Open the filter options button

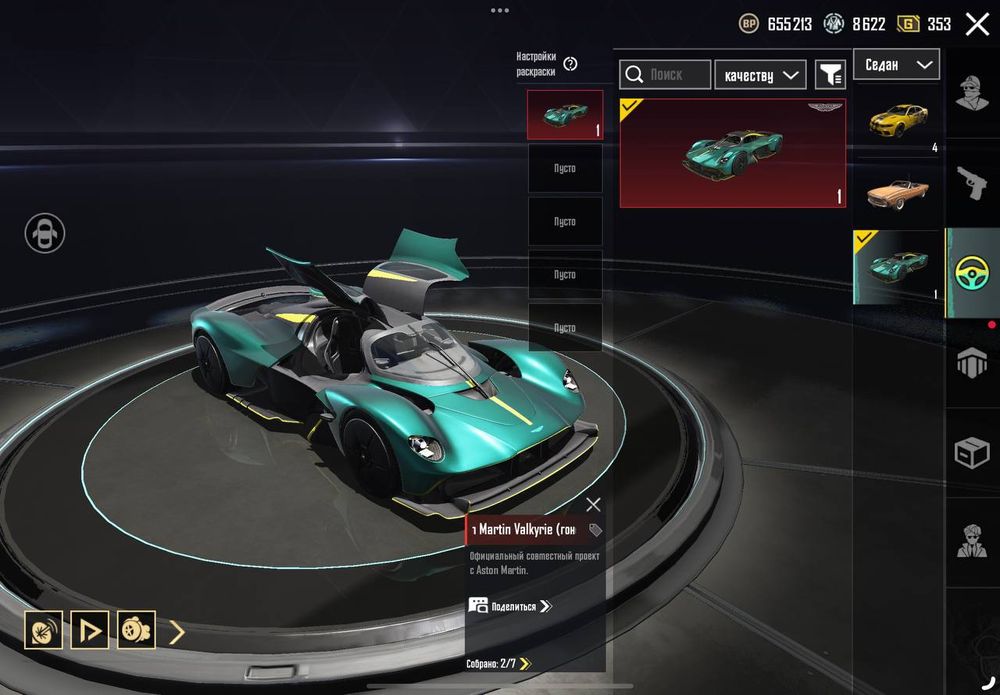coord(830,74)
